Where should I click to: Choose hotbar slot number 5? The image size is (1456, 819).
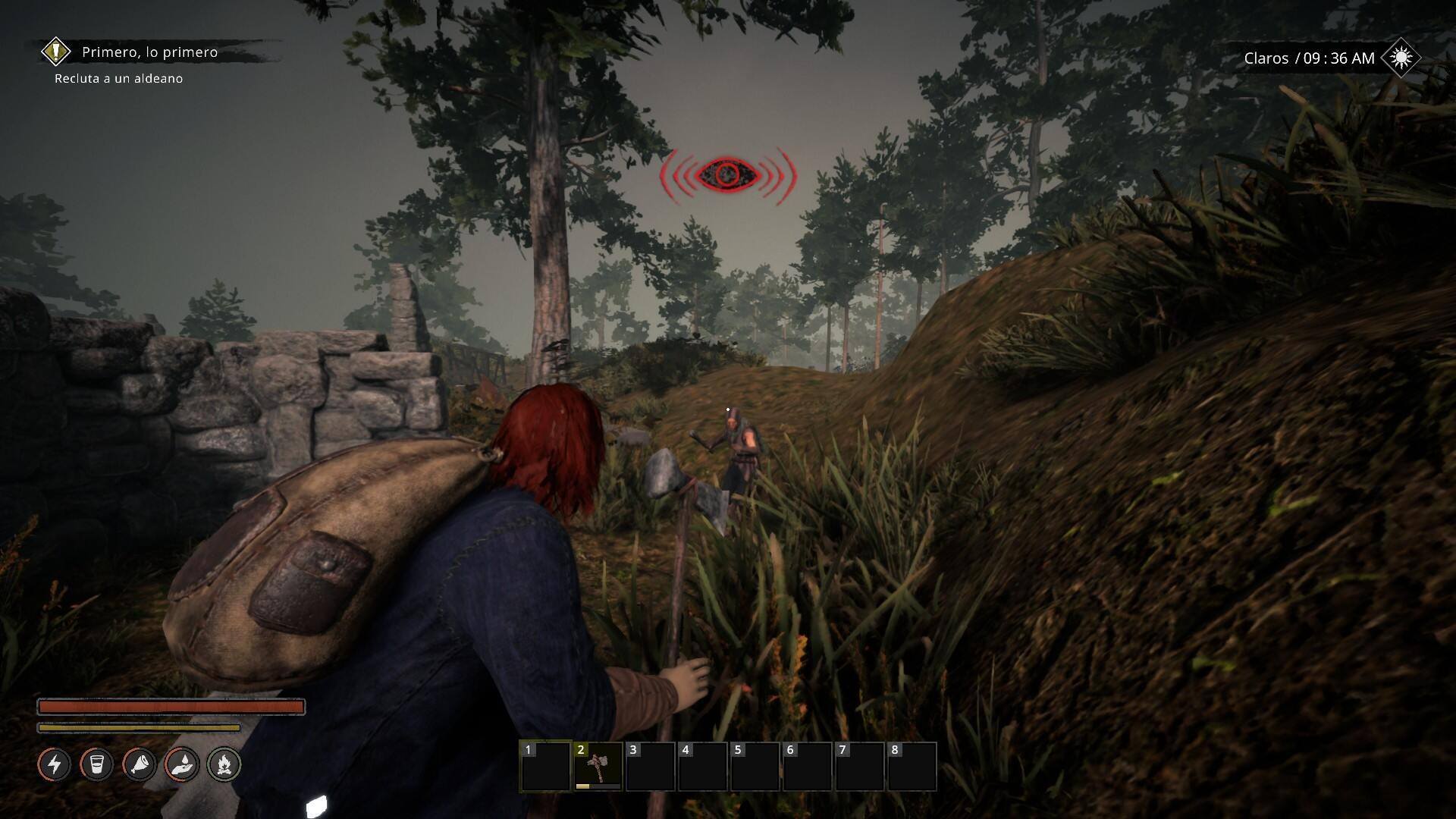coord(755,767)
